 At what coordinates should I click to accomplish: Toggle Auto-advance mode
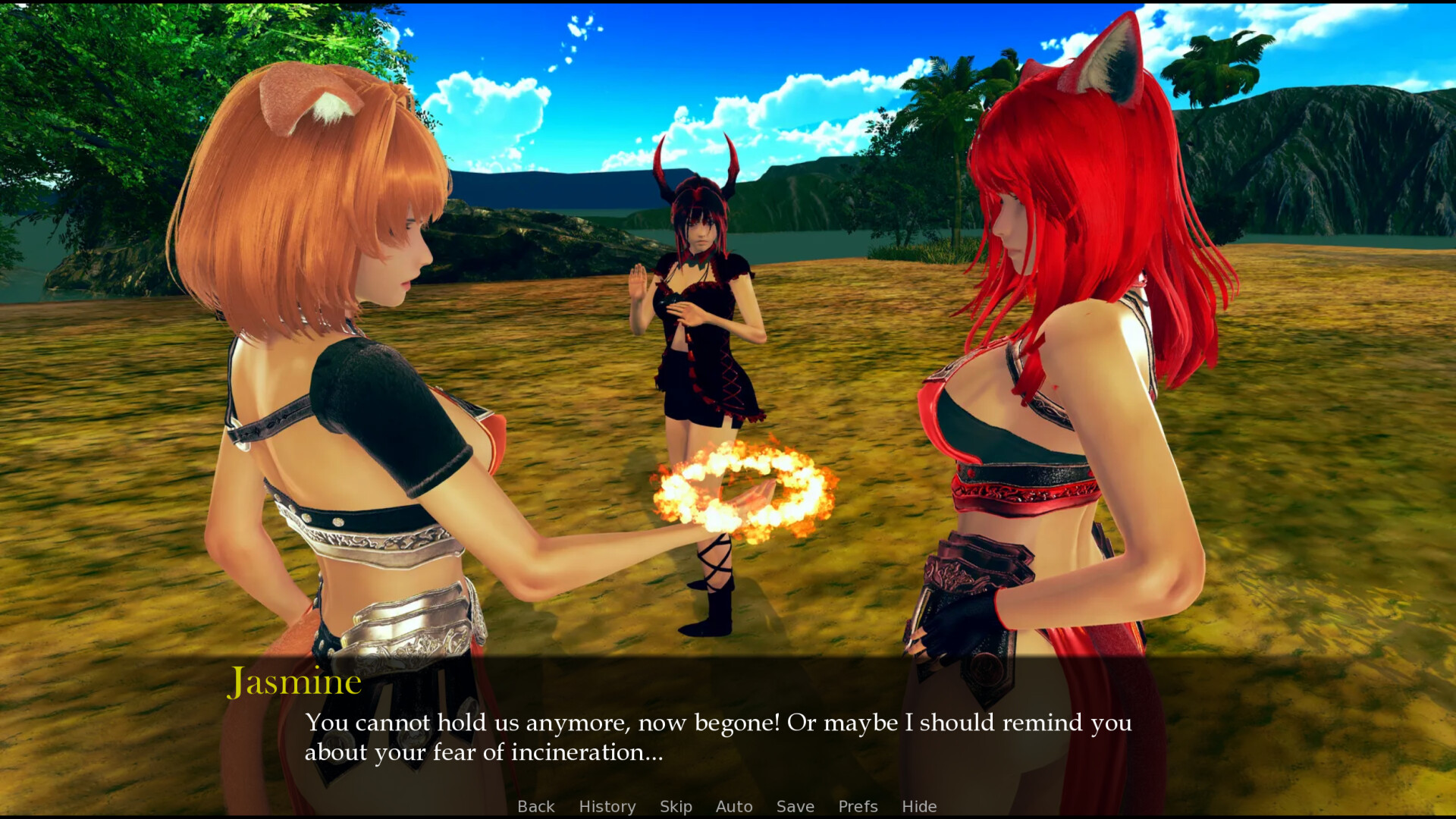click(x=734, y=806)
